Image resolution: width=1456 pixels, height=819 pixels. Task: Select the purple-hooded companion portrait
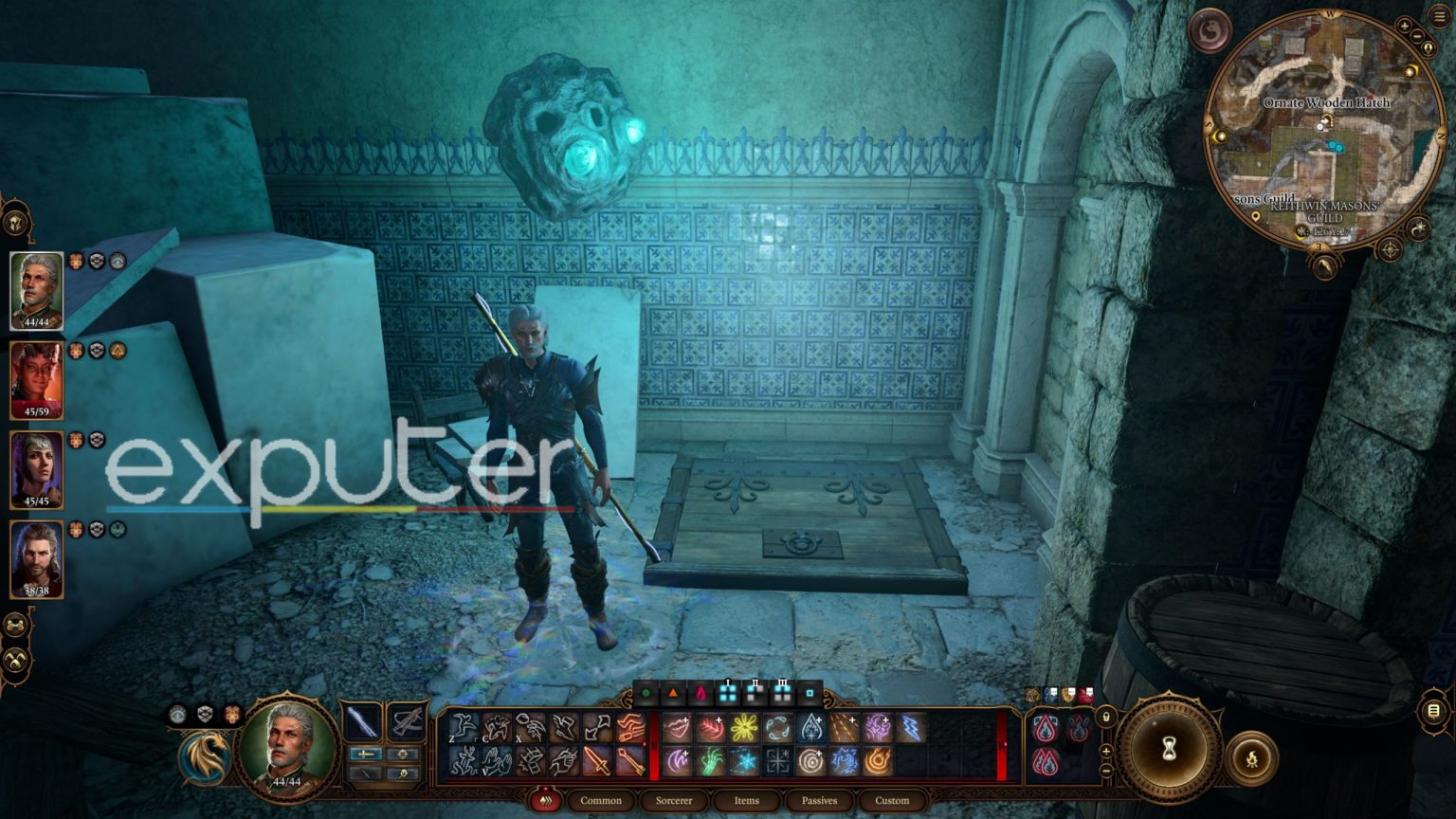click(x=36, y=469)
